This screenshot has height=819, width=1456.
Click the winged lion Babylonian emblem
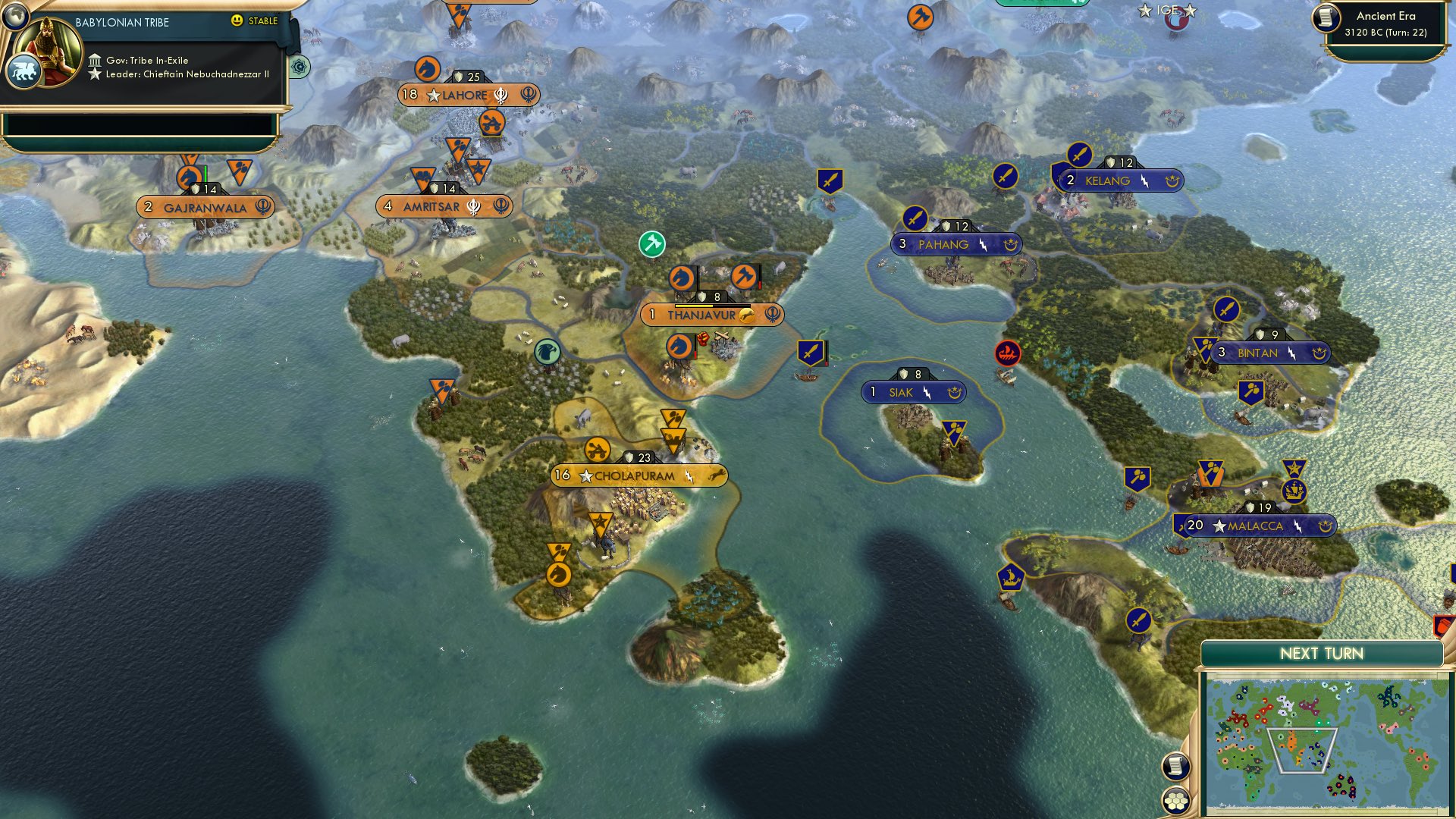click(25, 71)
